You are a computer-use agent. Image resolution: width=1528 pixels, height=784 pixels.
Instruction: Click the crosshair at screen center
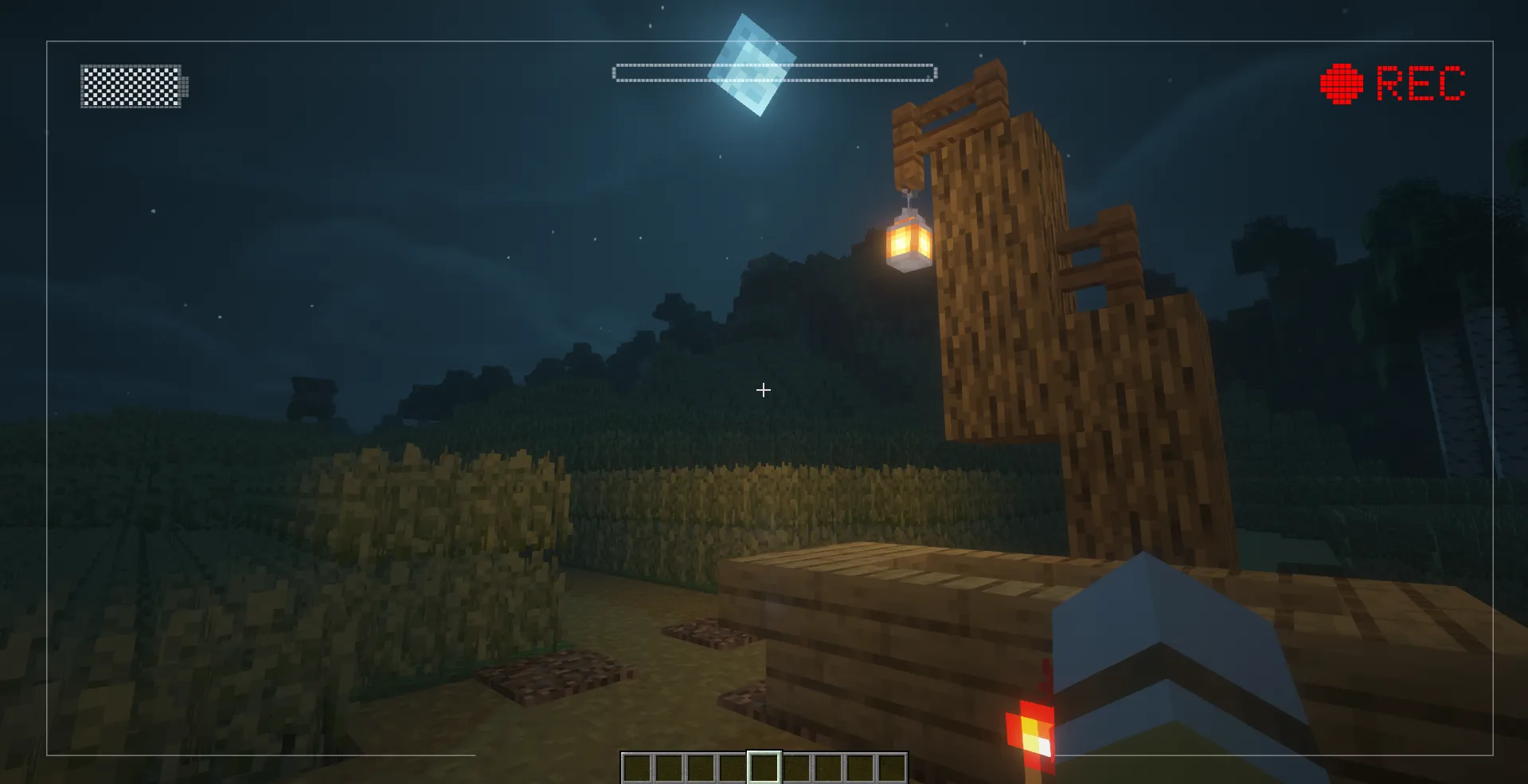[763, 390]
